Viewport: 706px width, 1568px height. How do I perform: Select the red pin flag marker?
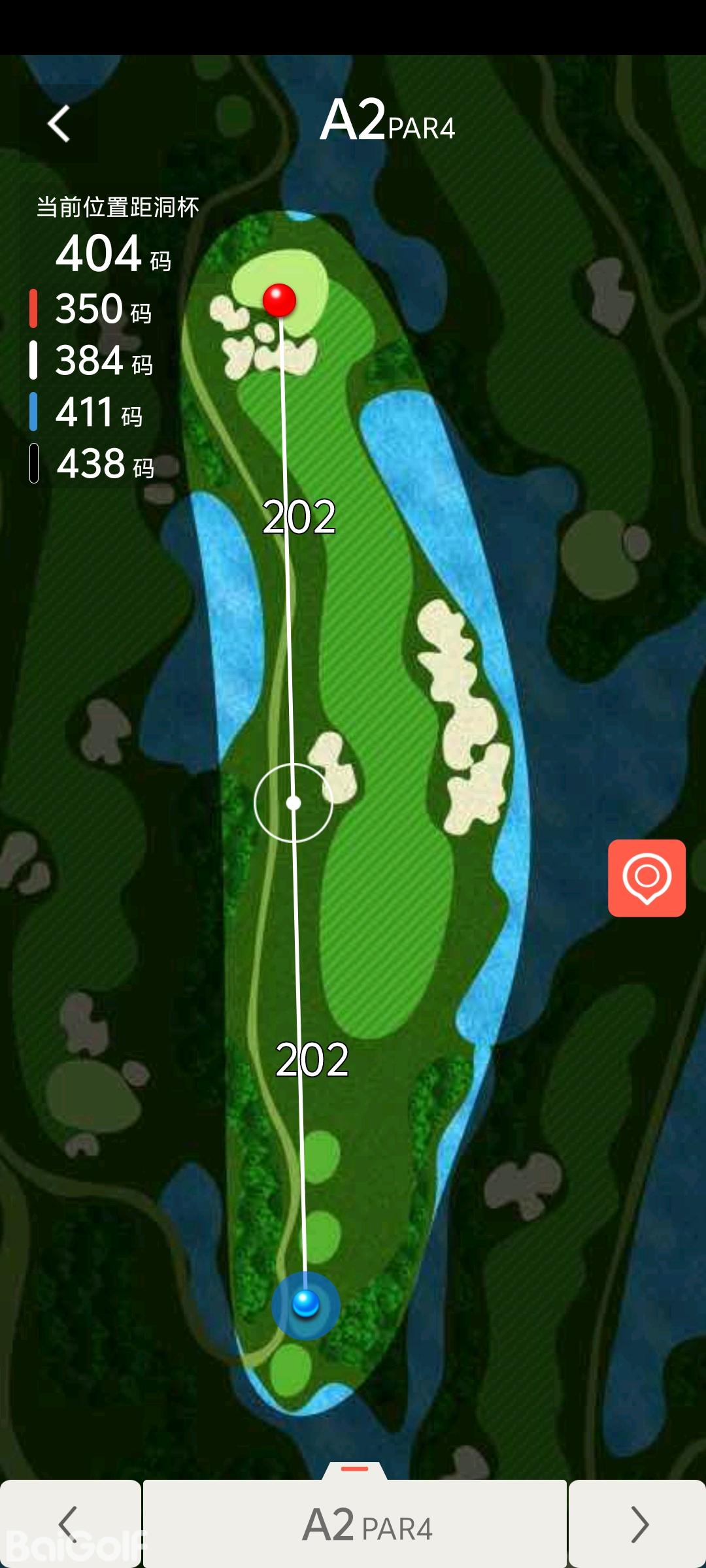tap(279, 300)
